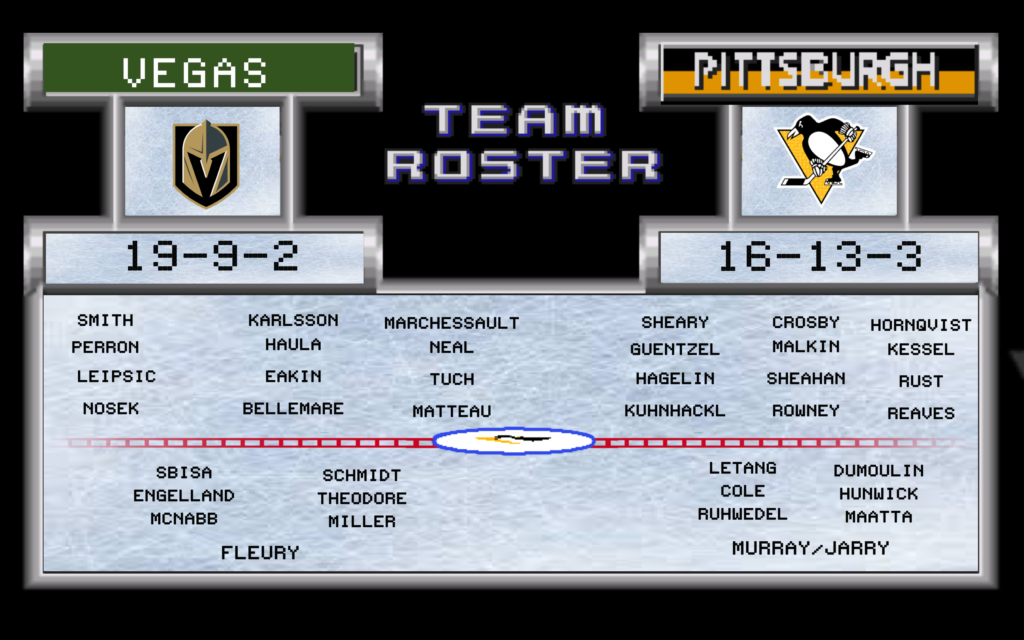Pick Bellemare from the Vegas roster
The width and height of the screenshot is (1024, 640).
[293, 409]
